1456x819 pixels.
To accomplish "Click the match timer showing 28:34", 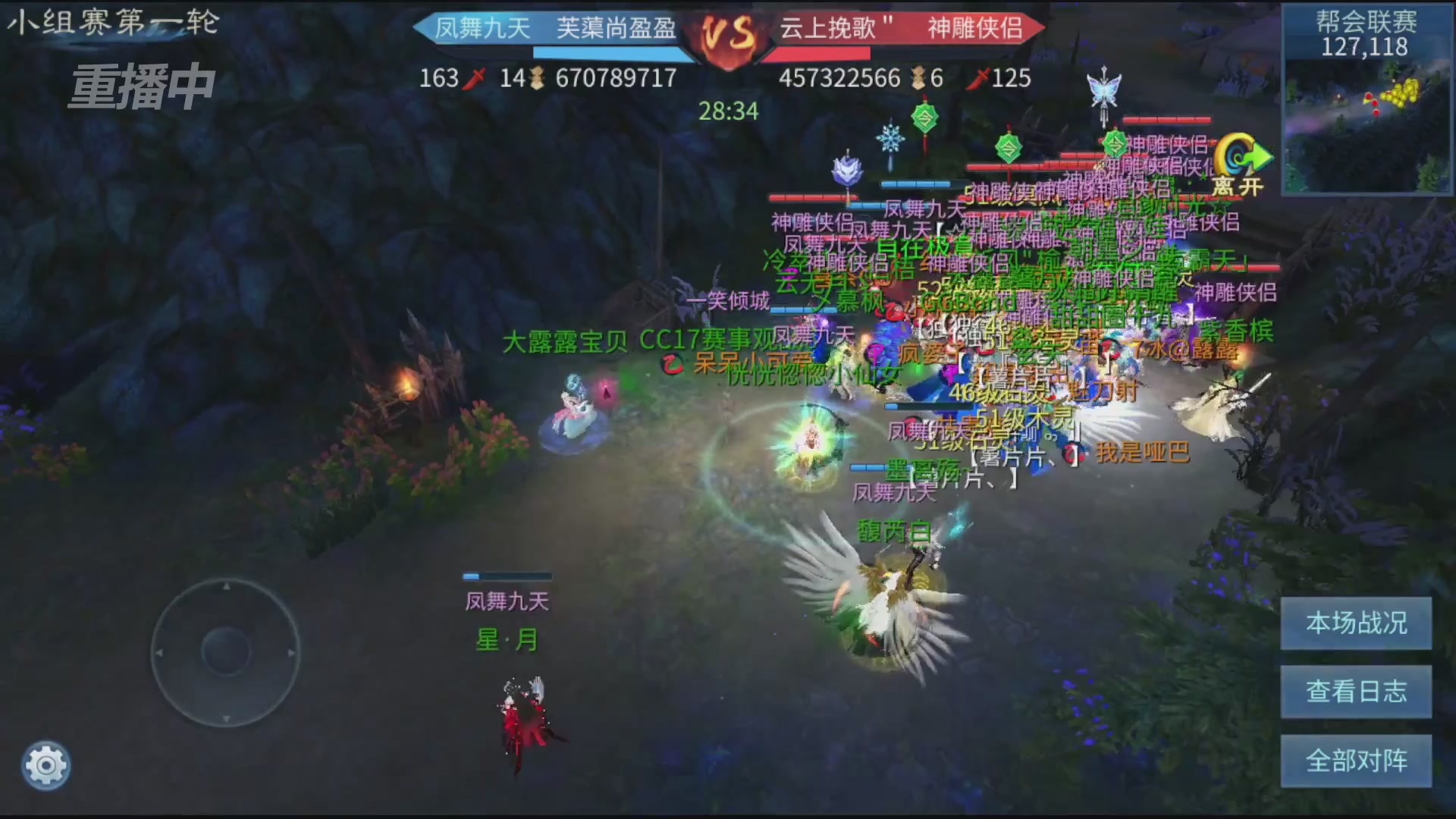I will [728, 111].
